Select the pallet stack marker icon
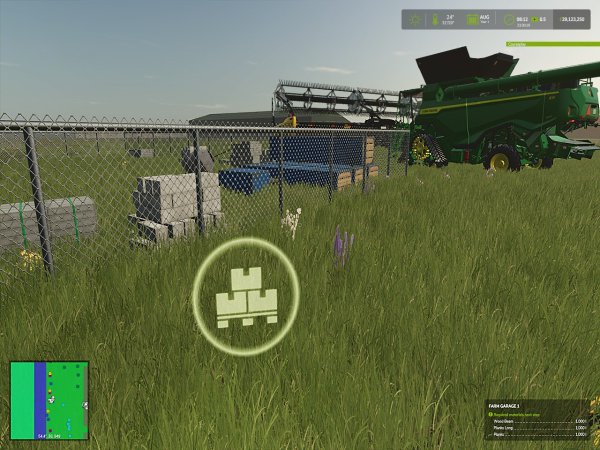This screenshot has width=600, height=450. (245, 297)
